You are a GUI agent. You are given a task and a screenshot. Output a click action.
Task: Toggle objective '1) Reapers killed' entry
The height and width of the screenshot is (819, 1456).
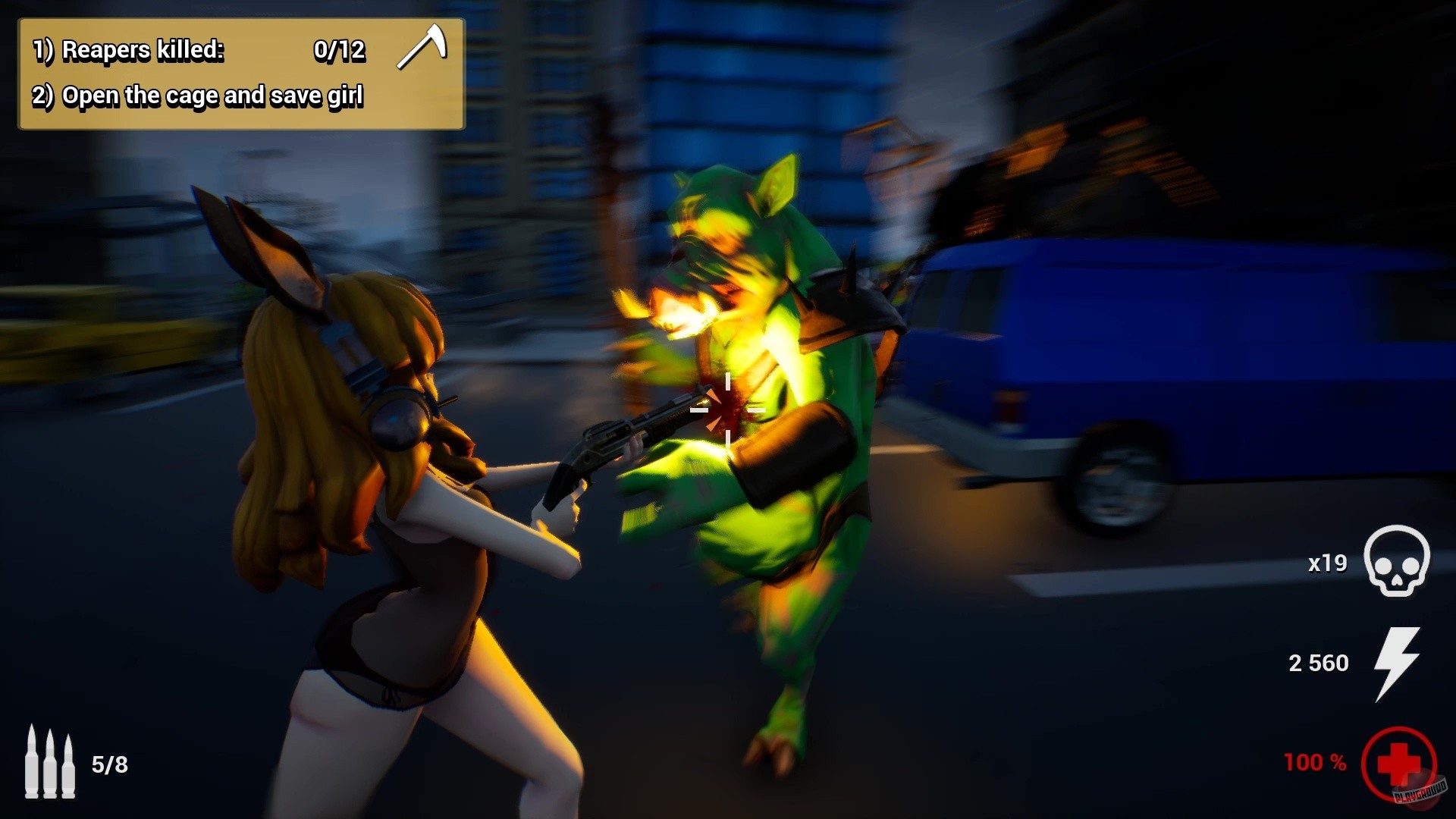pos(129,51)
